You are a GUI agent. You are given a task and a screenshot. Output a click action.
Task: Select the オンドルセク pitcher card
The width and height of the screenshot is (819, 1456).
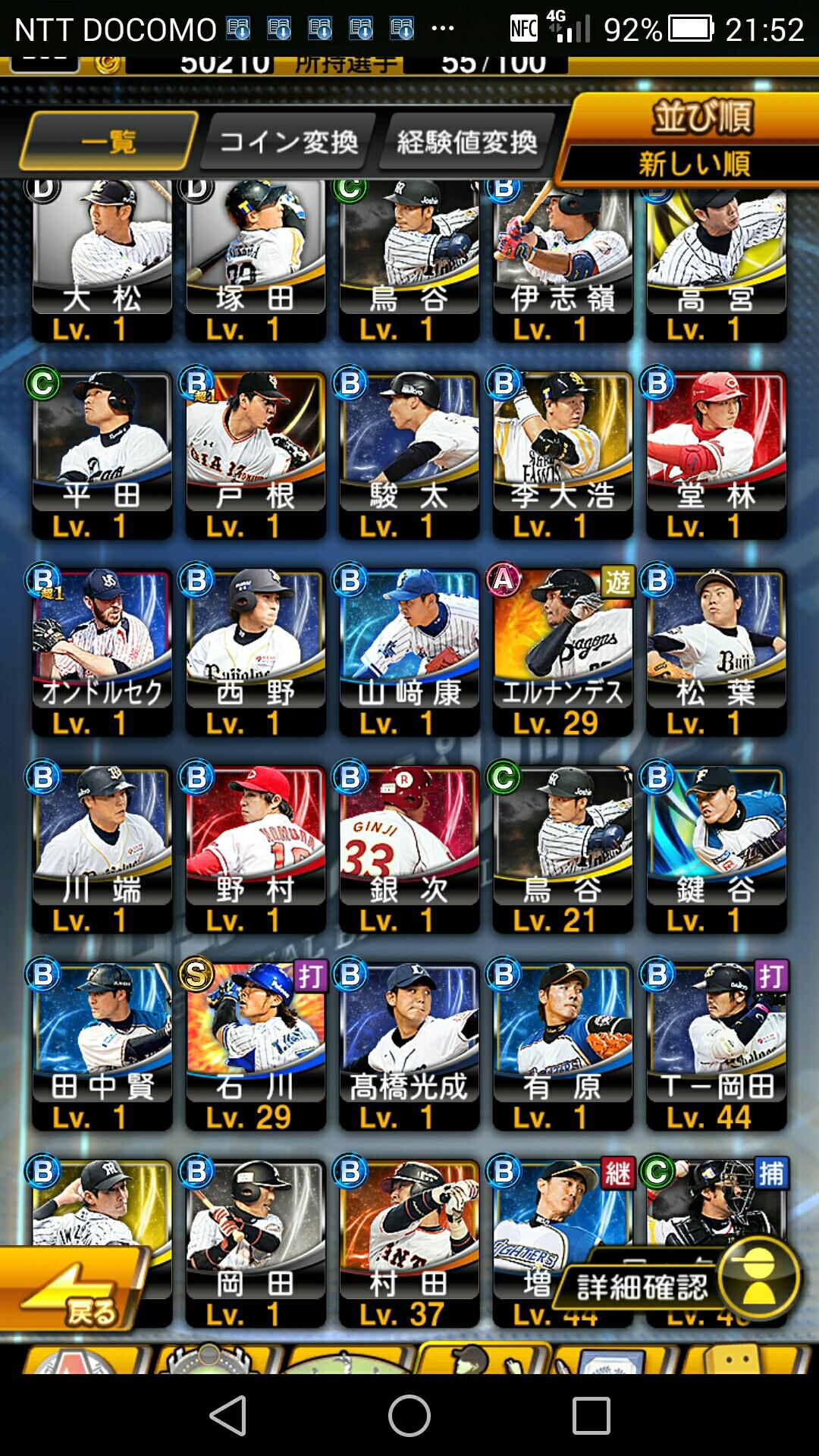(x=102, y=652)
